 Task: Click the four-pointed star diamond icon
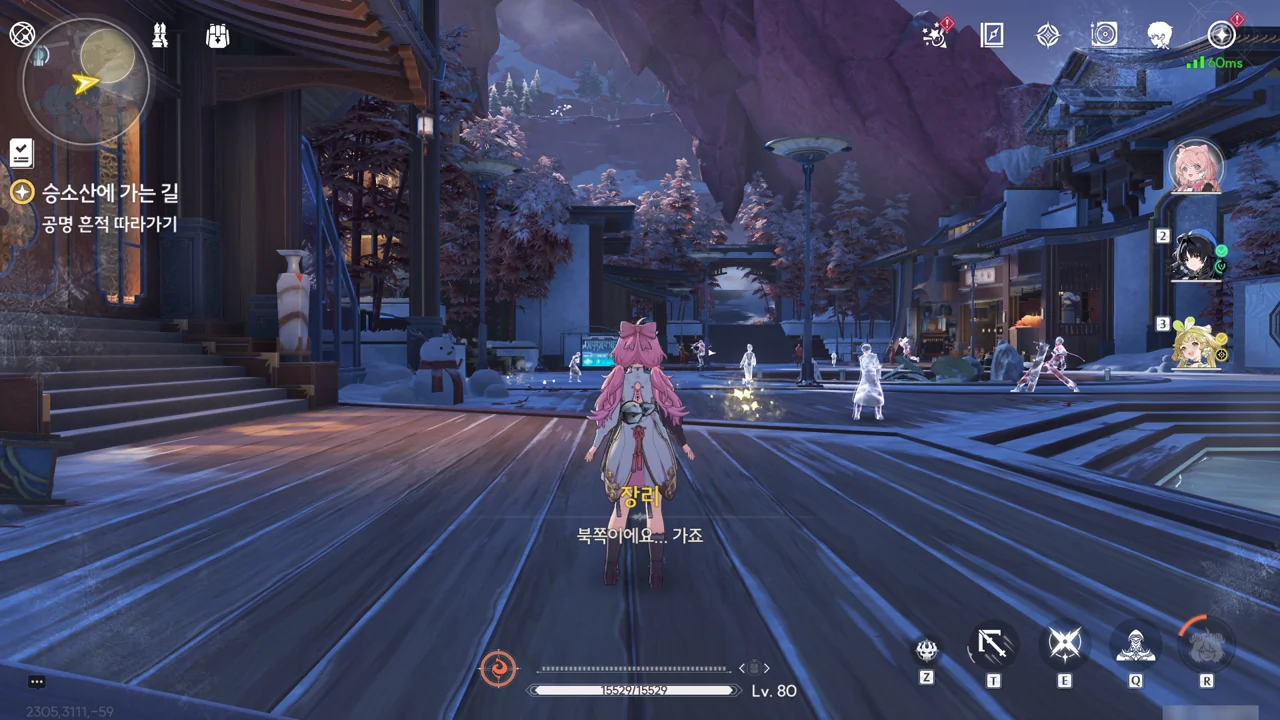coord(1047,36)
